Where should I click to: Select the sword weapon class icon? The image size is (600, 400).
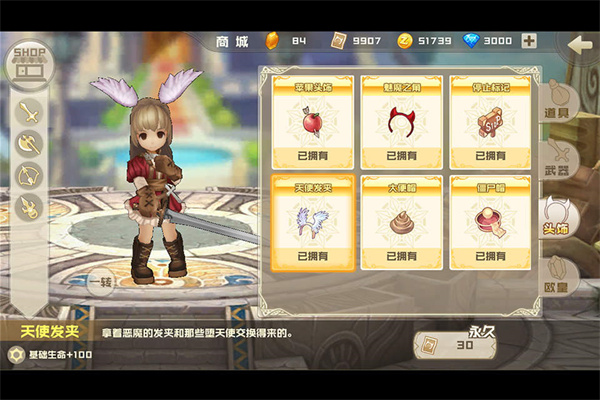coord(29,113)
